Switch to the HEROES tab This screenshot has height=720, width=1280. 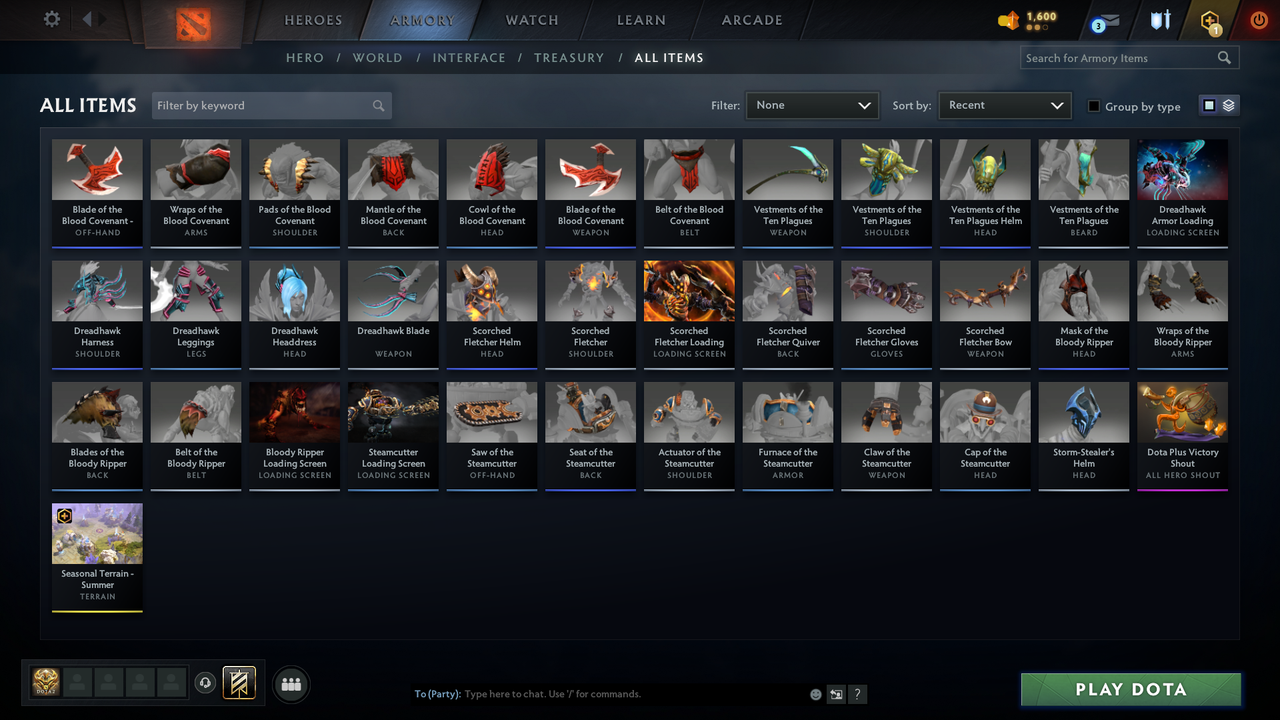coord(313,20)
